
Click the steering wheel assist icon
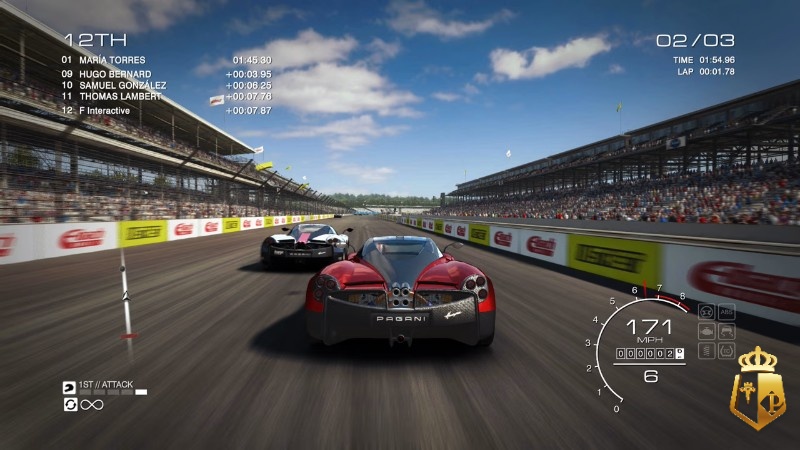(x=707, y=310)
